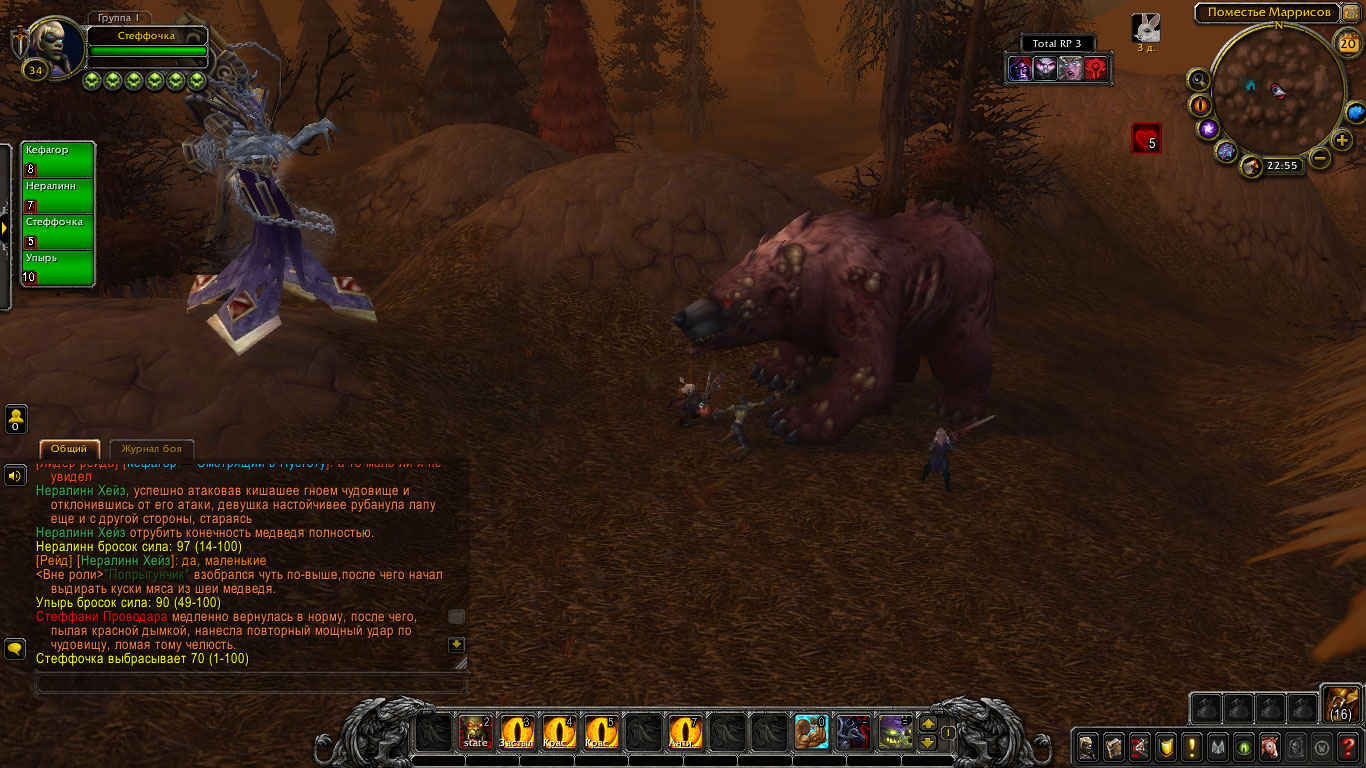Zoom in the minimap with plus button
This screenshot has width=1366, height=768.
1342,140
